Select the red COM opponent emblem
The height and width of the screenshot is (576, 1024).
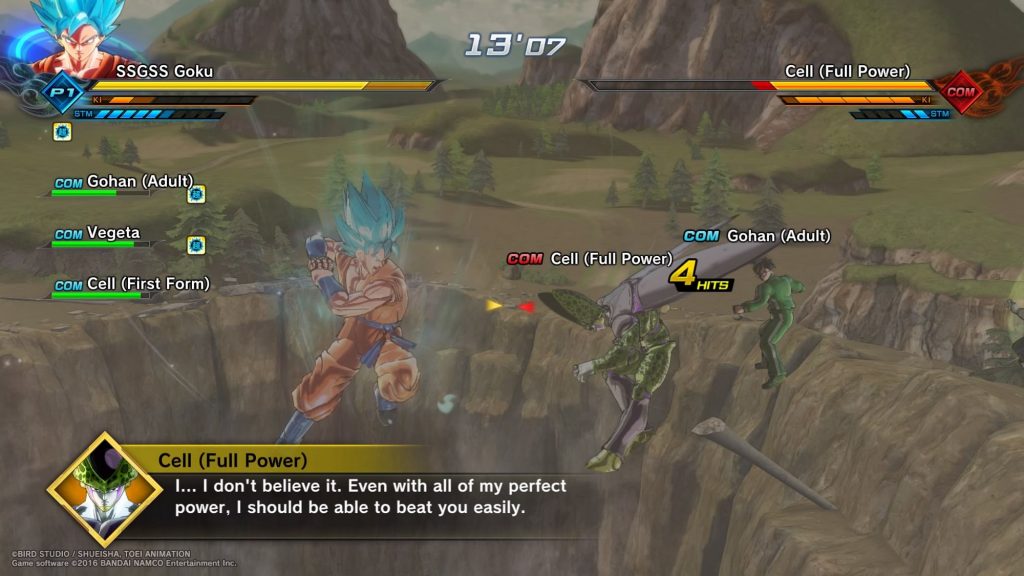pyautogui.click(x=961, y=93)
